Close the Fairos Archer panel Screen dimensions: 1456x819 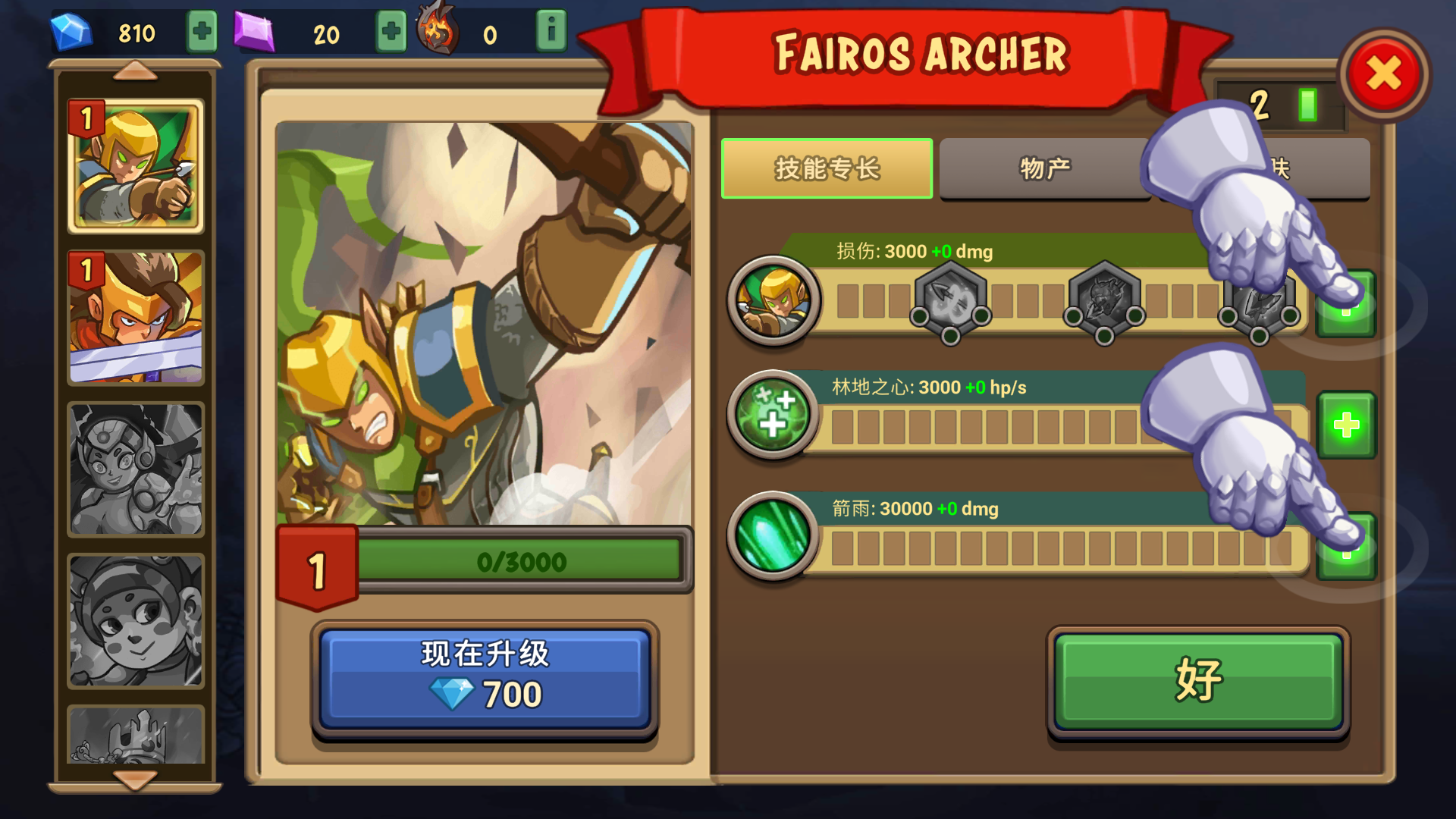coord(1384,74)
